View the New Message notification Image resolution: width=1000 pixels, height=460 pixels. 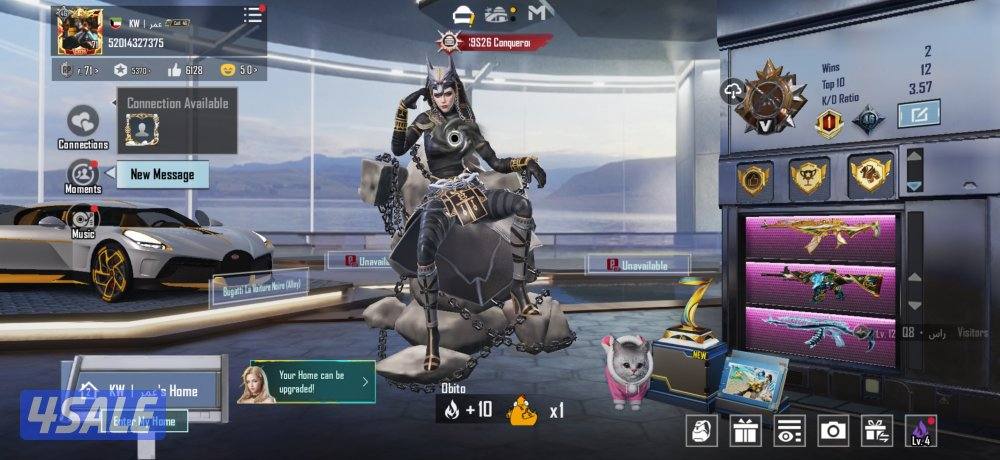coord(162,175)
